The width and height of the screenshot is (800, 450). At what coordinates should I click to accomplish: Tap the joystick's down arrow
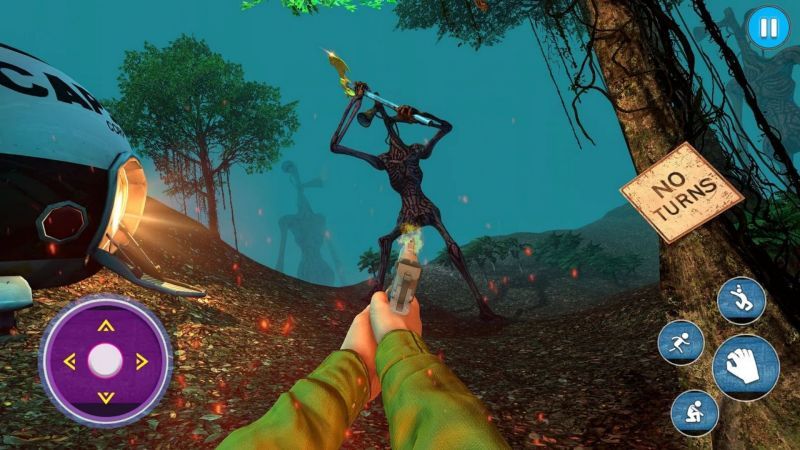pos(106,397)
